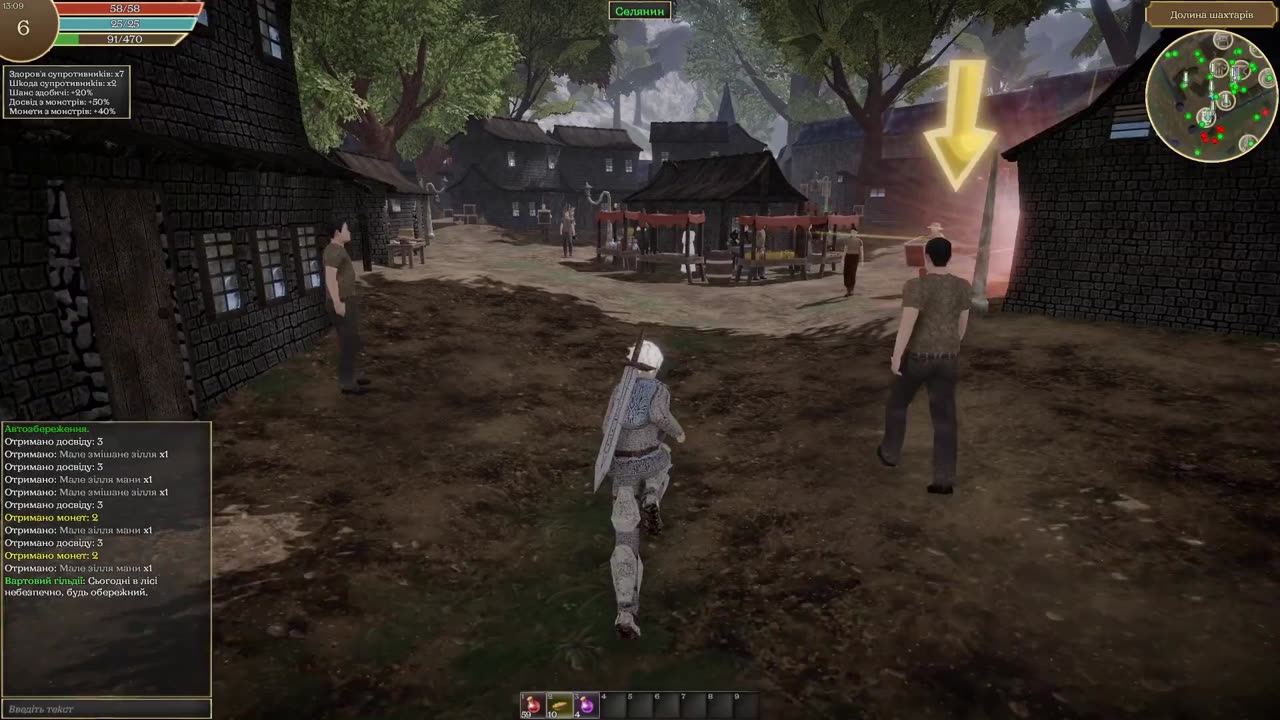Use the red health potion in slot 1
This screenshot has width=1280, height=720.
pyautogui.click(x=533, y=704)
